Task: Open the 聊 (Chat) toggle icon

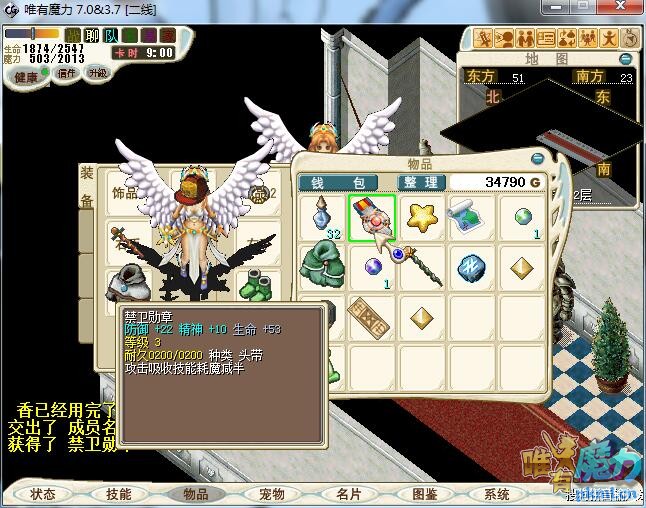Action: (x=92, y=36)
